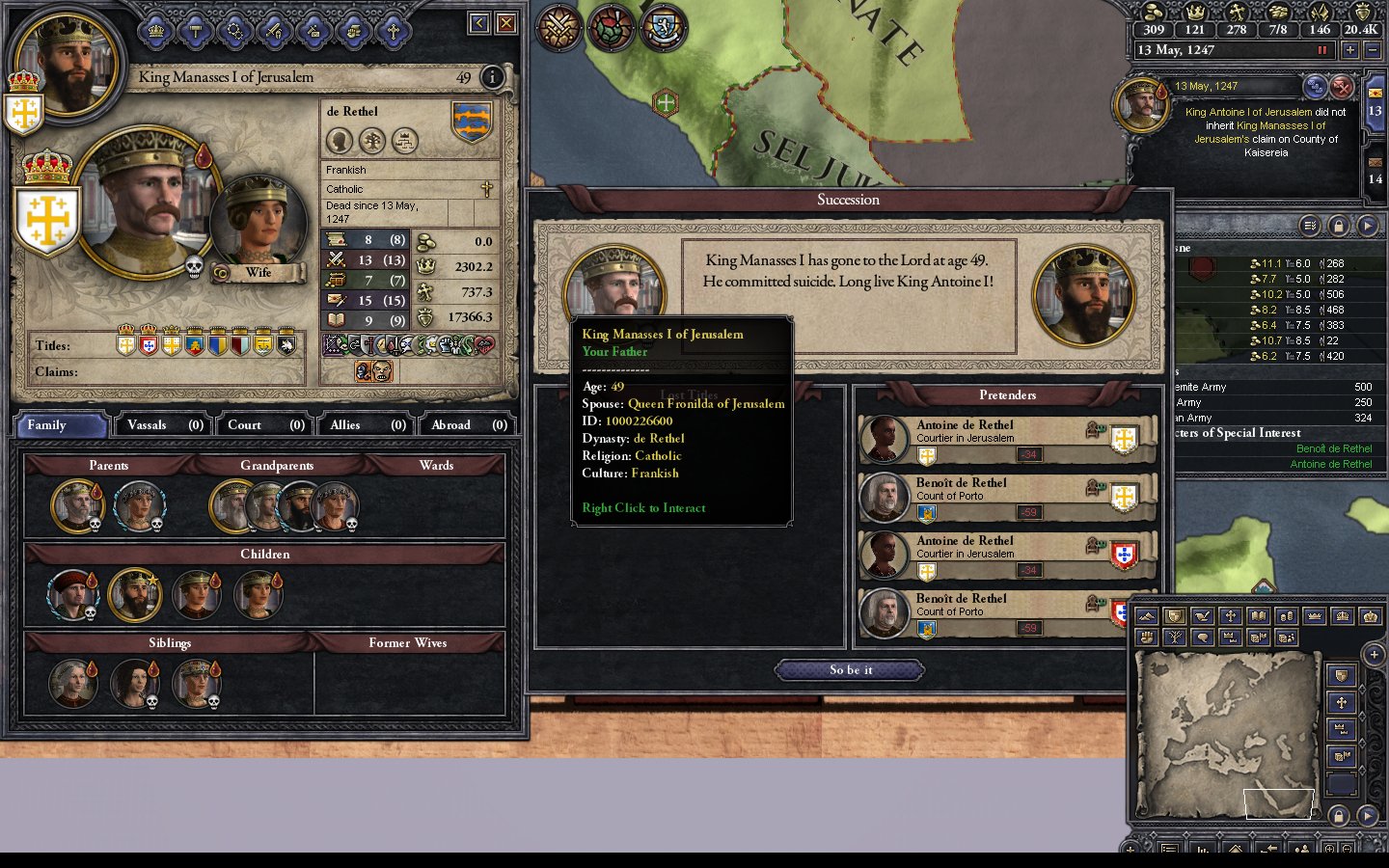Select the bearded heir portrait in Succession
The image size is (1389, 868).
click(1083, 294)
